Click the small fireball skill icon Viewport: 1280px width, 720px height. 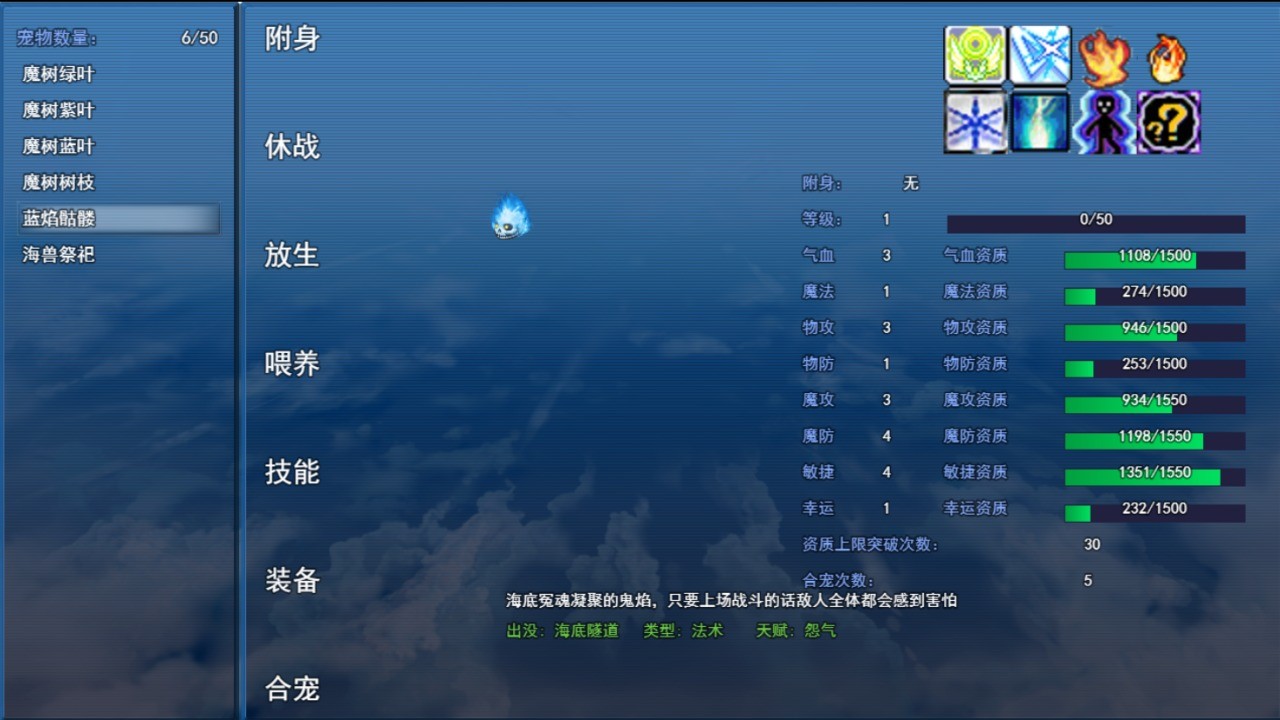(1168, 57)
